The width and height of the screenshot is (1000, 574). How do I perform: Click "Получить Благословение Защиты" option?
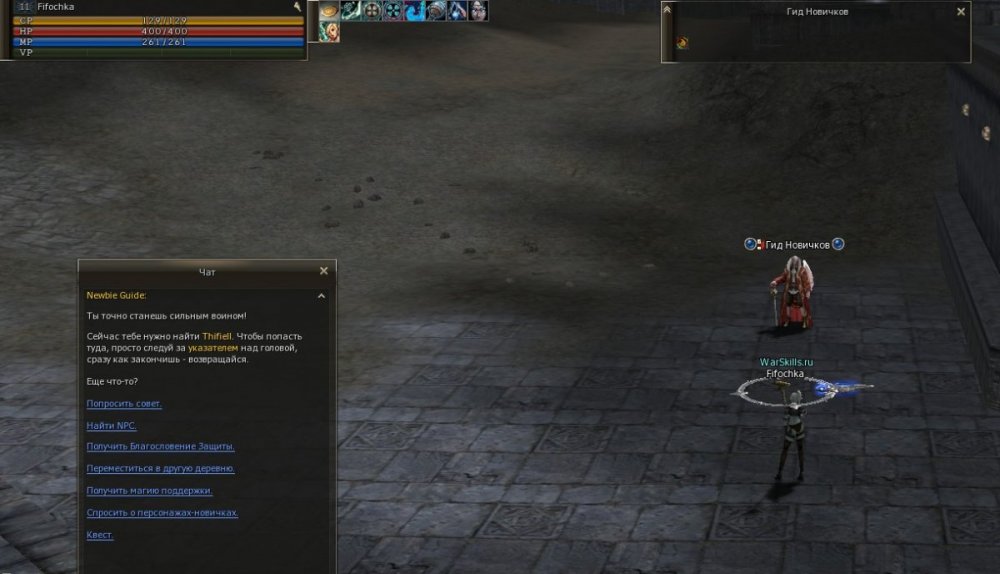click(x=161, y=447)
